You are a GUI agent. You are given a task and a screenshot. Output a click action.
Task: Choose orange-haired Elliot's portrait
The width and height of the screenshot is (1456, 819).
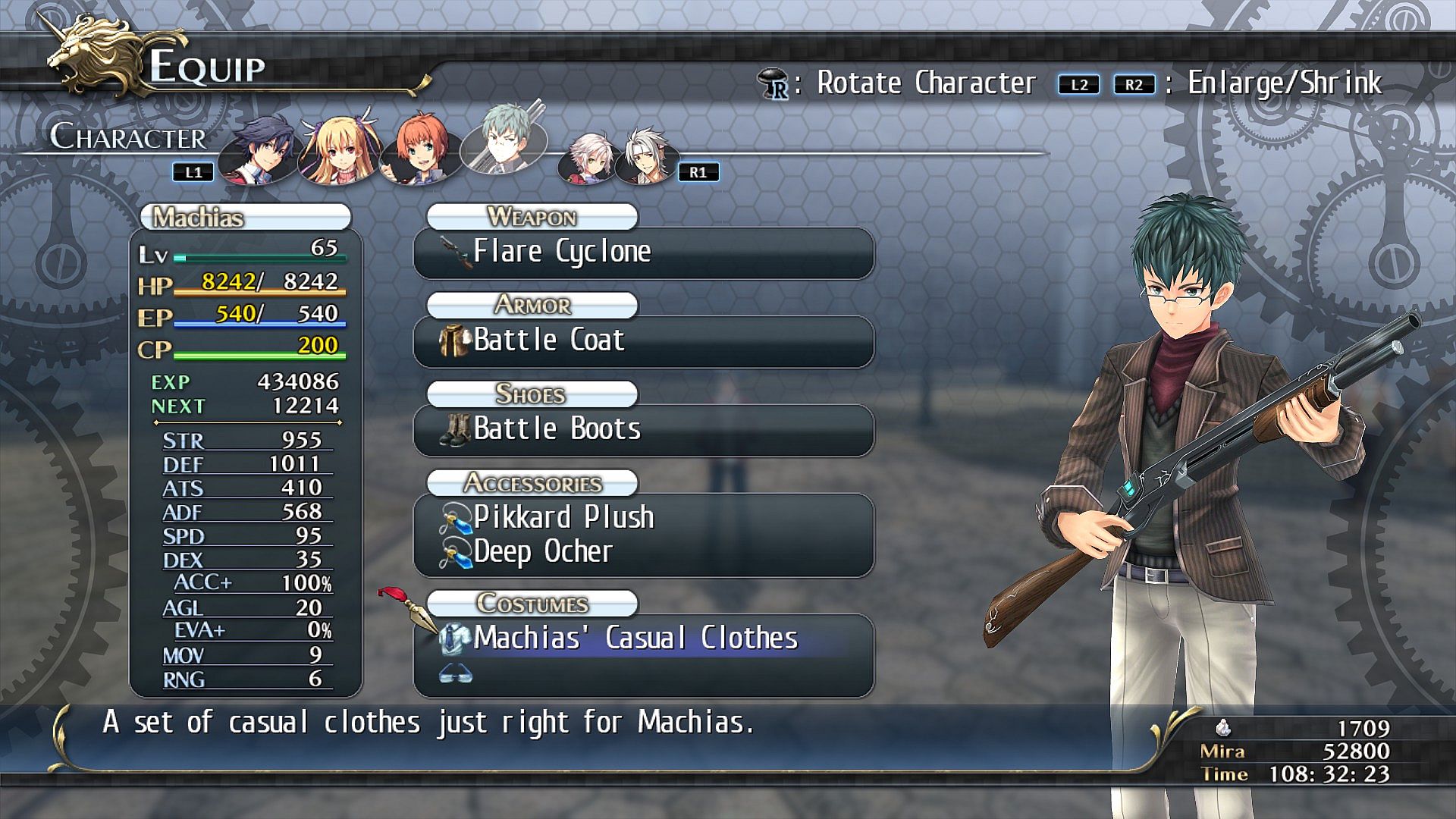pos(419,152)
